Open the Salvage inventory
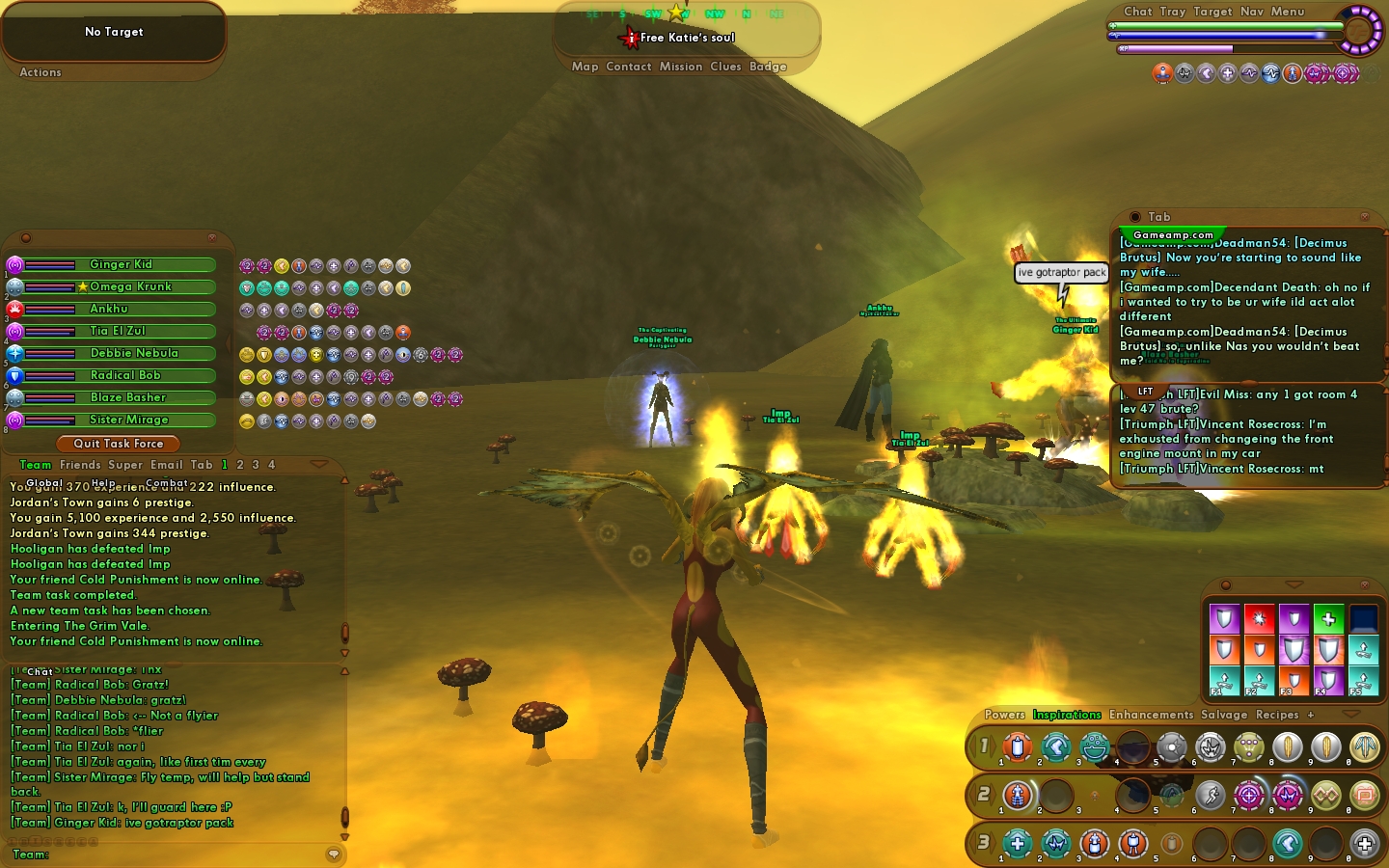1389x868 pixels. point(1224,715)
